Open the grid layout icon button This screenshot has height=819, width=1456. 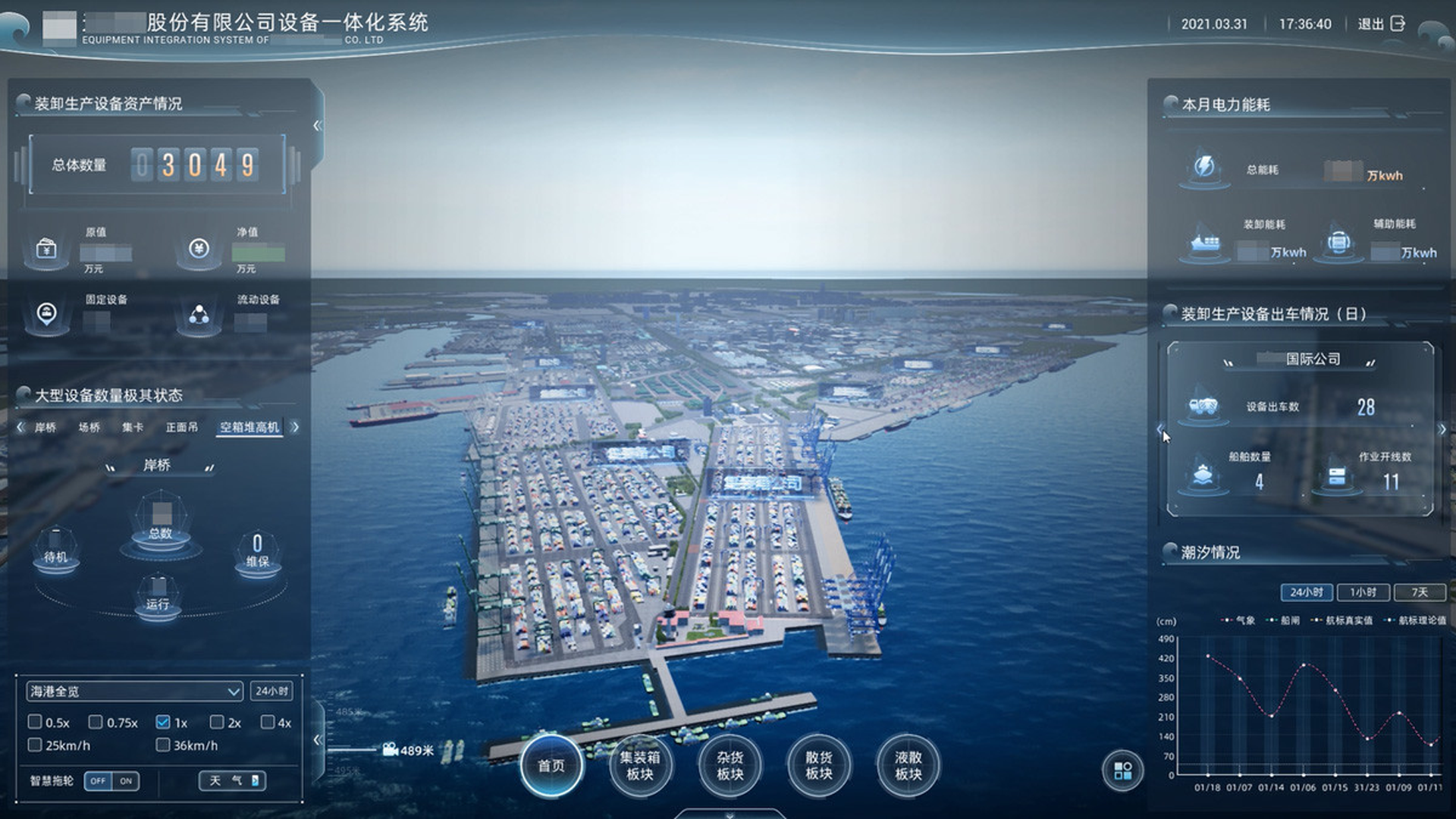tap(1122, 770)
